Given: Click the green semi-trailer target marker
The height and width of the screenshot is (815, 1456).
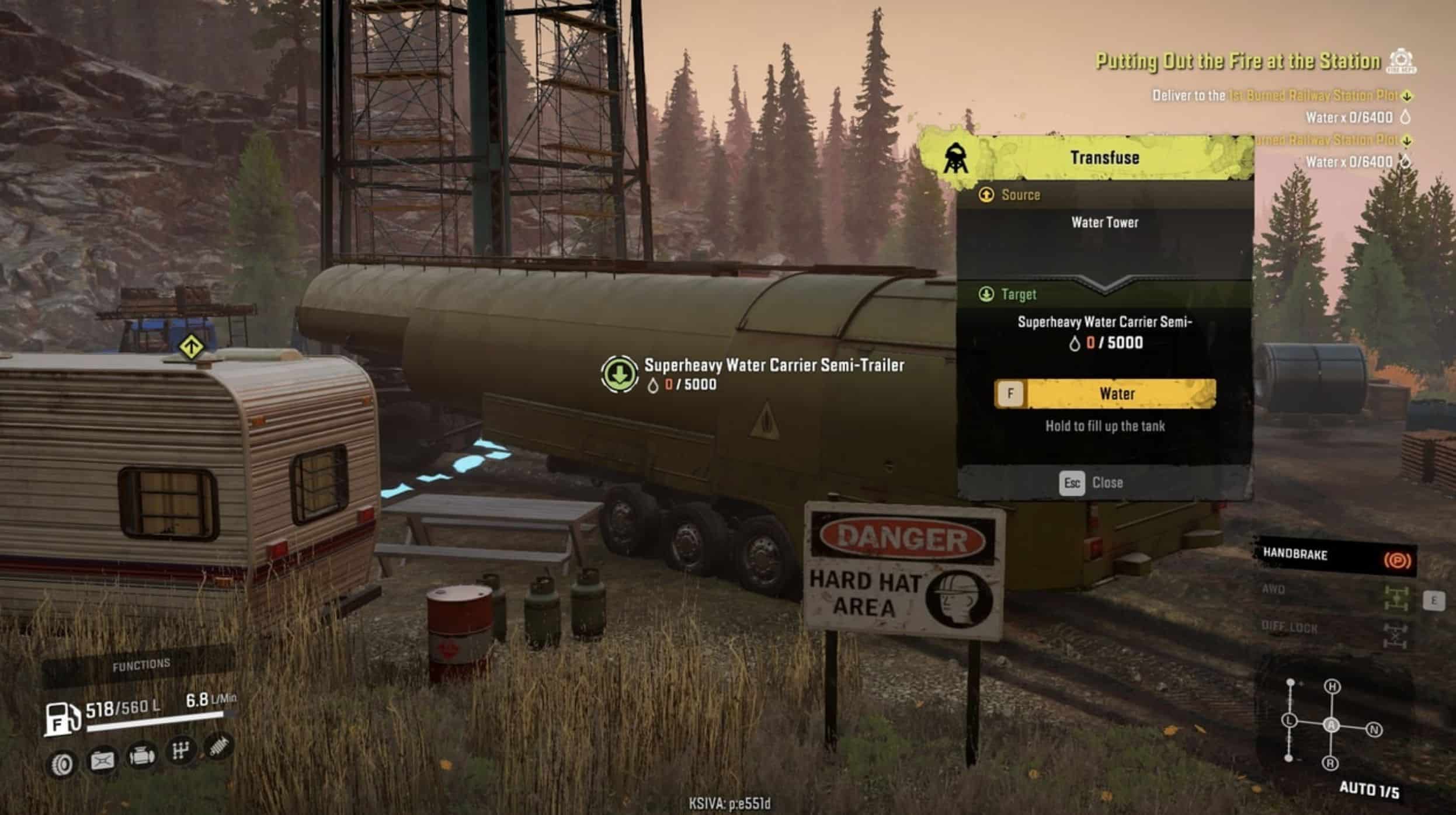Looking at the screenshot, I should [x=619, y=374].
